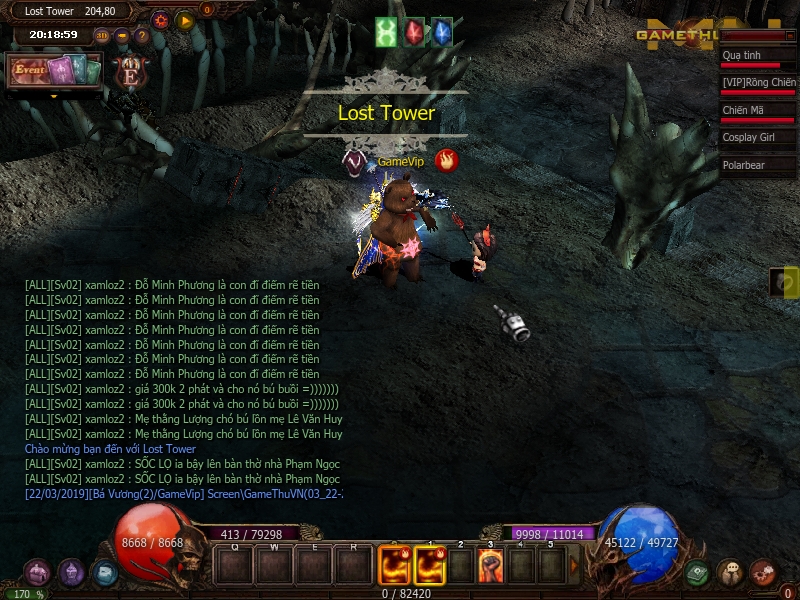Screen dimensions: 800x600
Task: Click the orange play arrow button
Action: point(185,19)
